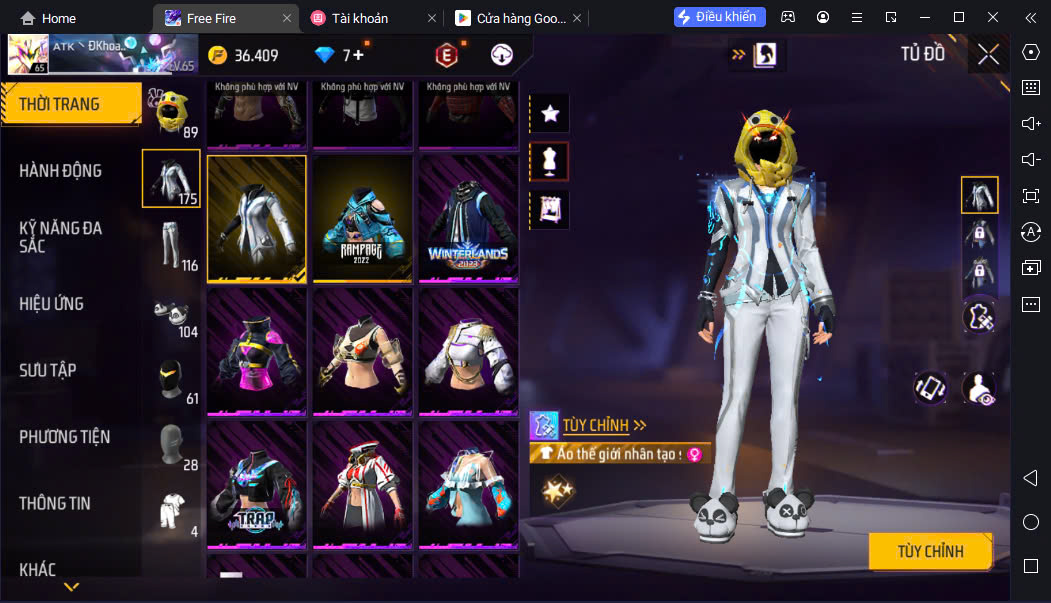Image resolution: width=1051 pixels, height=603 pixels.
Task: Close the Tủ Đồ wardrobe screen
Action: (x=988, y=55)
